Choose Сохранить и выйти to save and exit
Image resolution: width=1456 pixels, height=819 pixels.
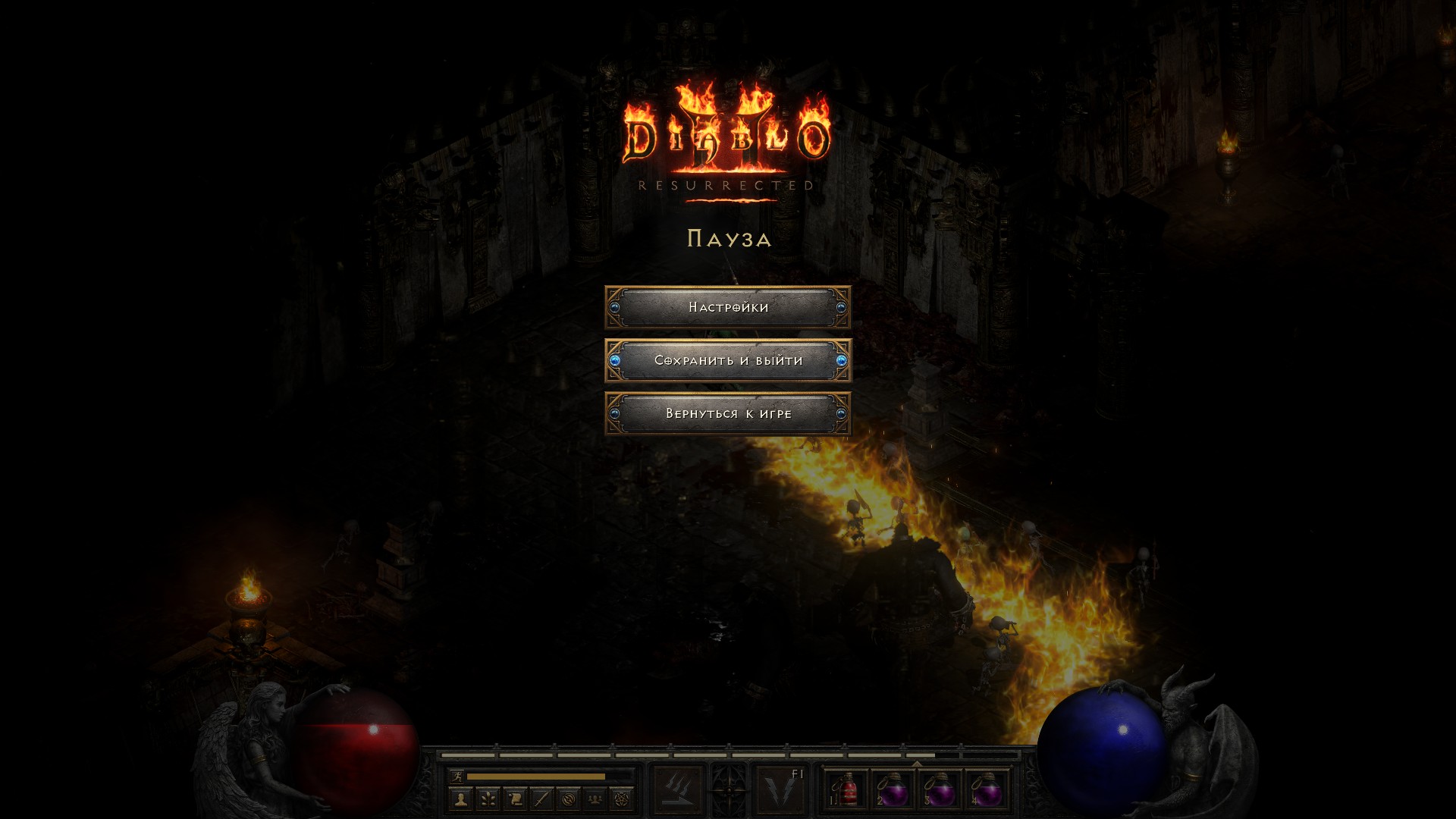(x=728, y=360)
